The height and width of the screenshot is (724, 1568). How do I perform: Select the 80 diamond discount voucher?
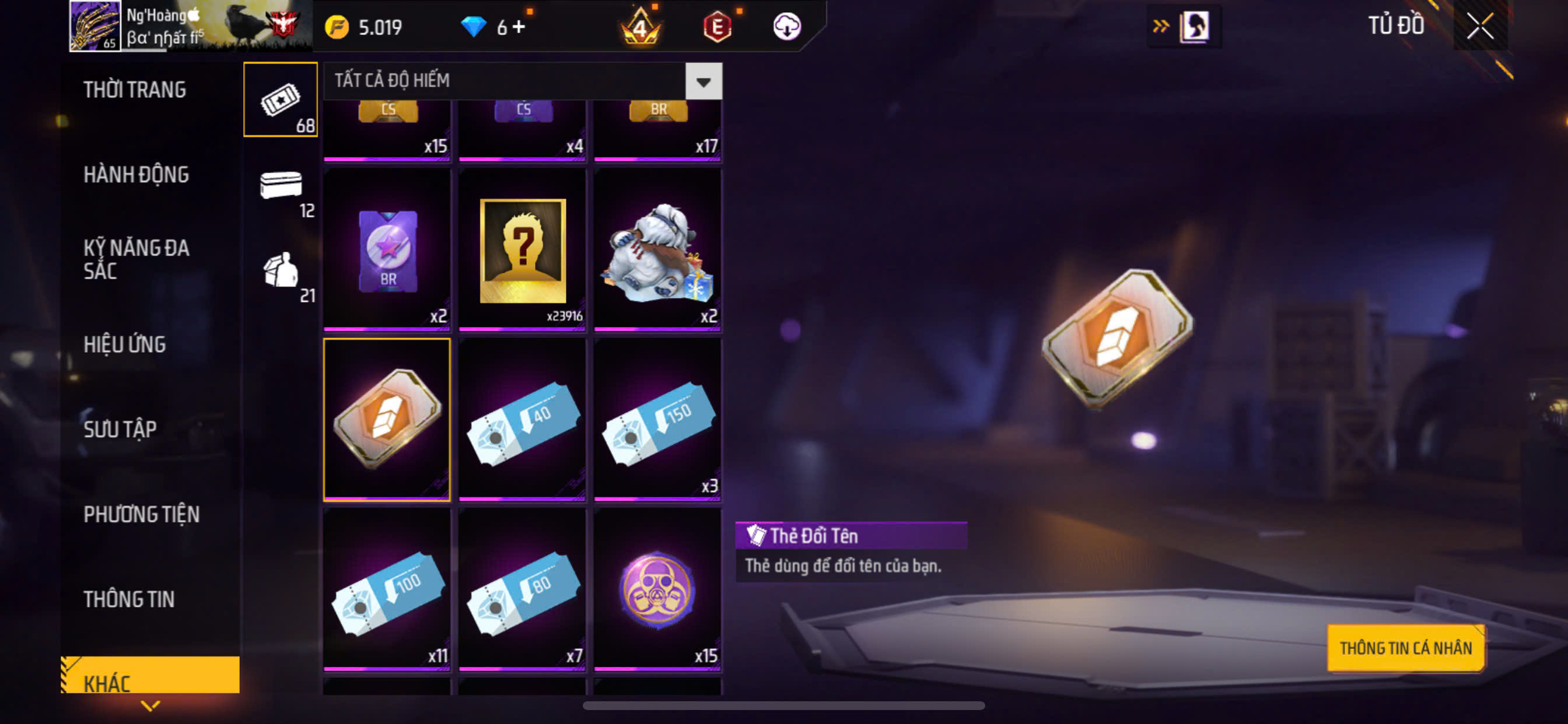point(522,589)
